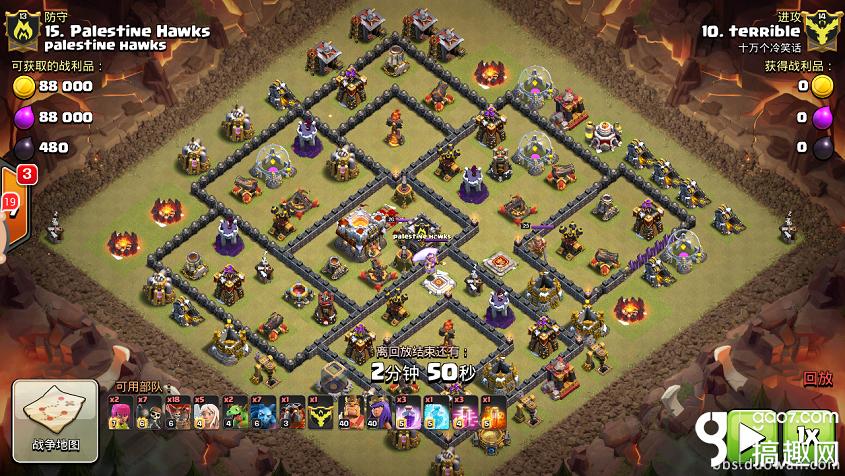The height and width of the screenshot is (476, 845).
Task: Select the Archer troop slot
Action: pos(121,411)
